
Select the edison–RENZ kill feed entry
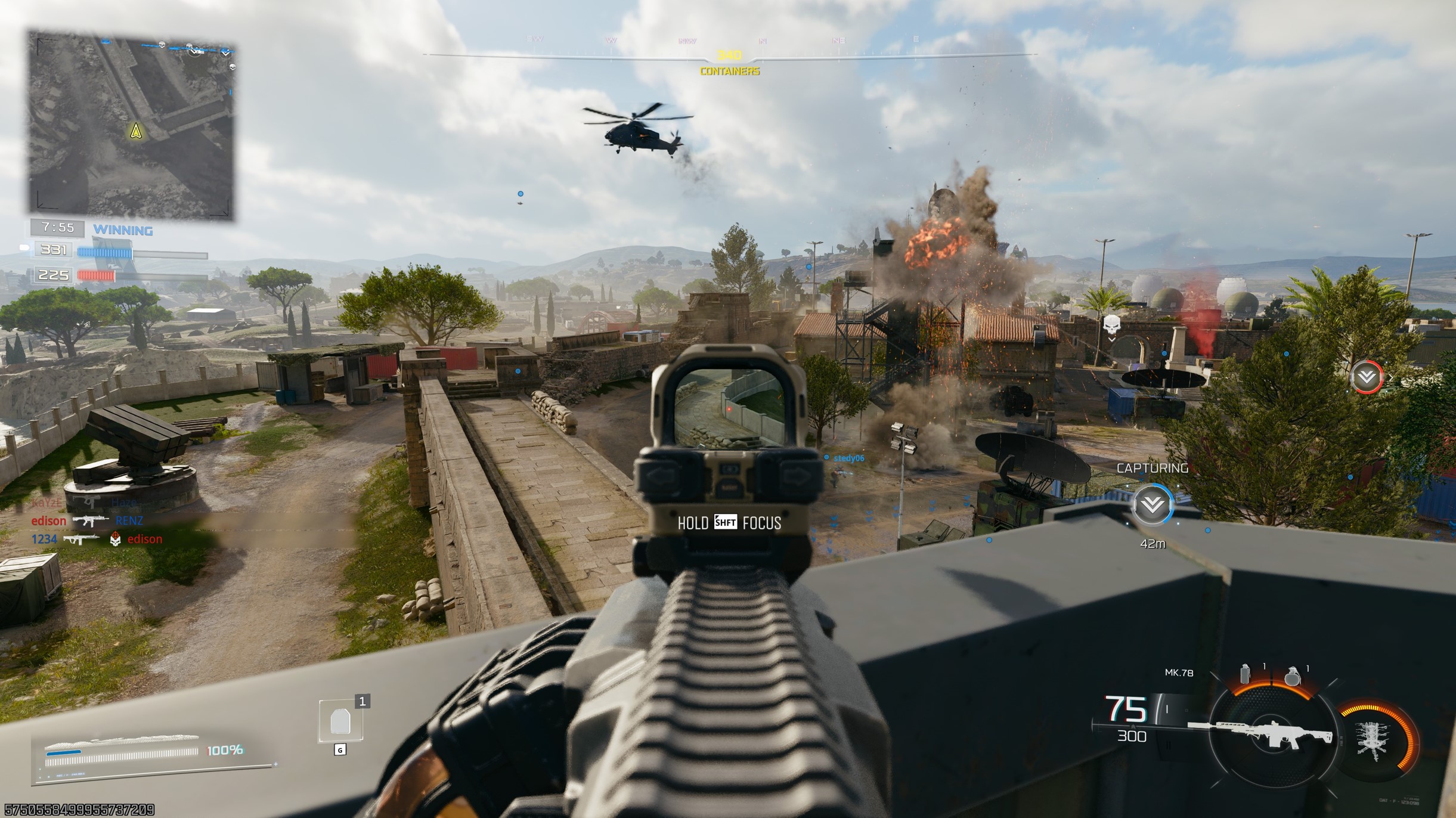coord(88,521)
